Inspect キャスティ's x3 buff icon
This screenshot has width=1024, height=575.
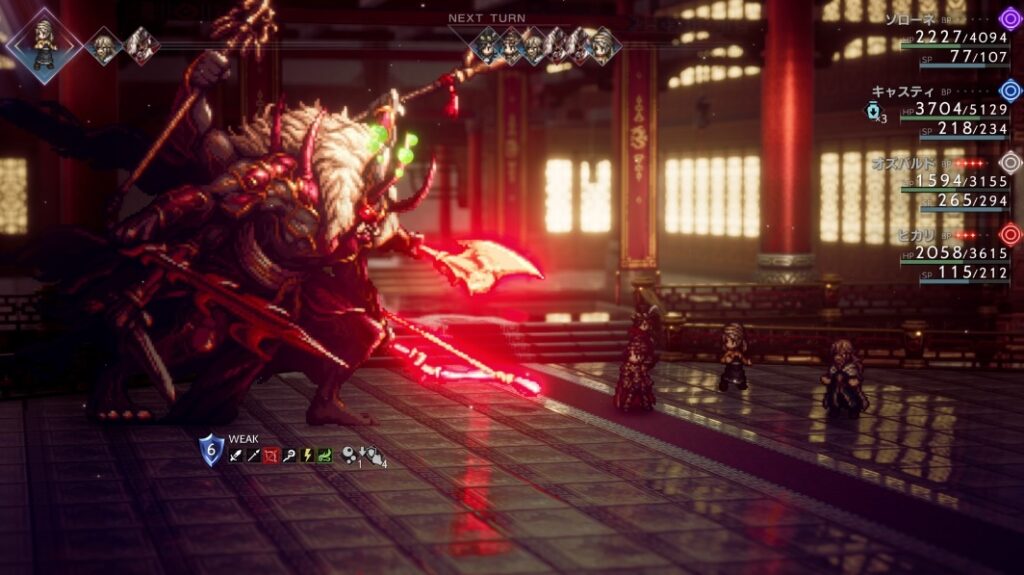point(873,111)
